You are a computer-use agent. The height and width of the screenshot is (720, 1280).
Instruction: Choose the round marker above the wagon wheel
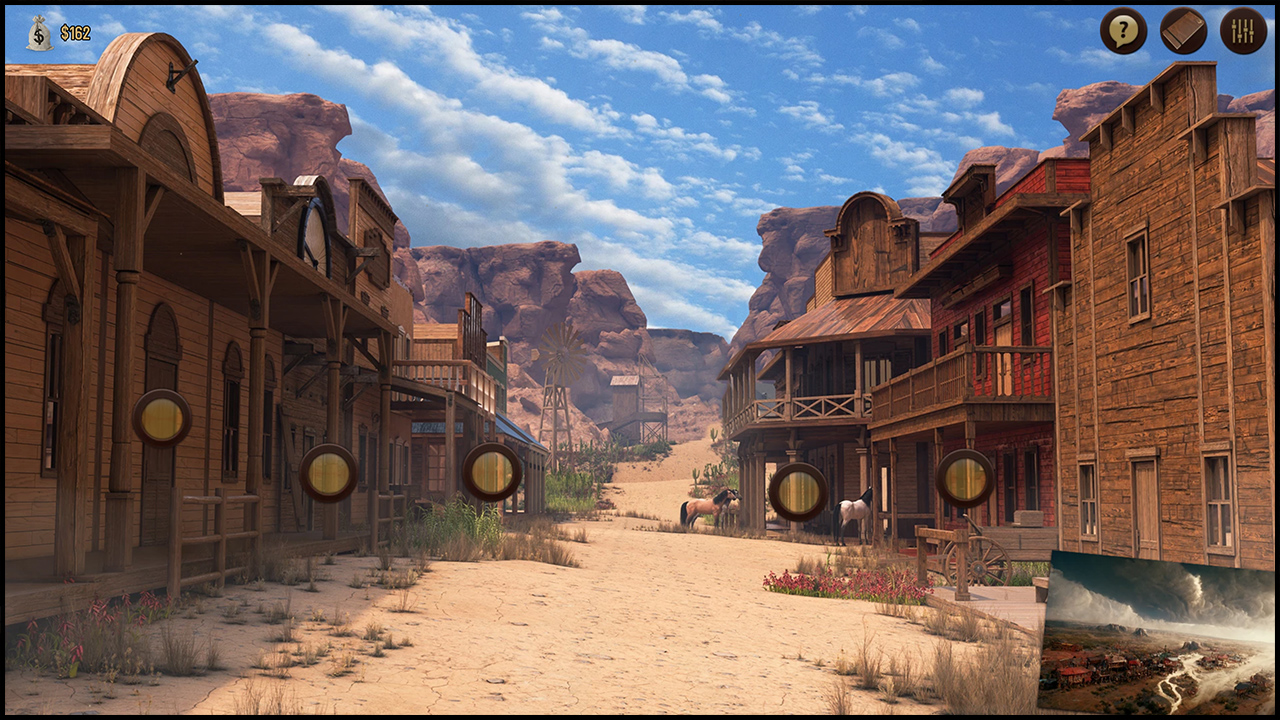(x=965, y=478)
